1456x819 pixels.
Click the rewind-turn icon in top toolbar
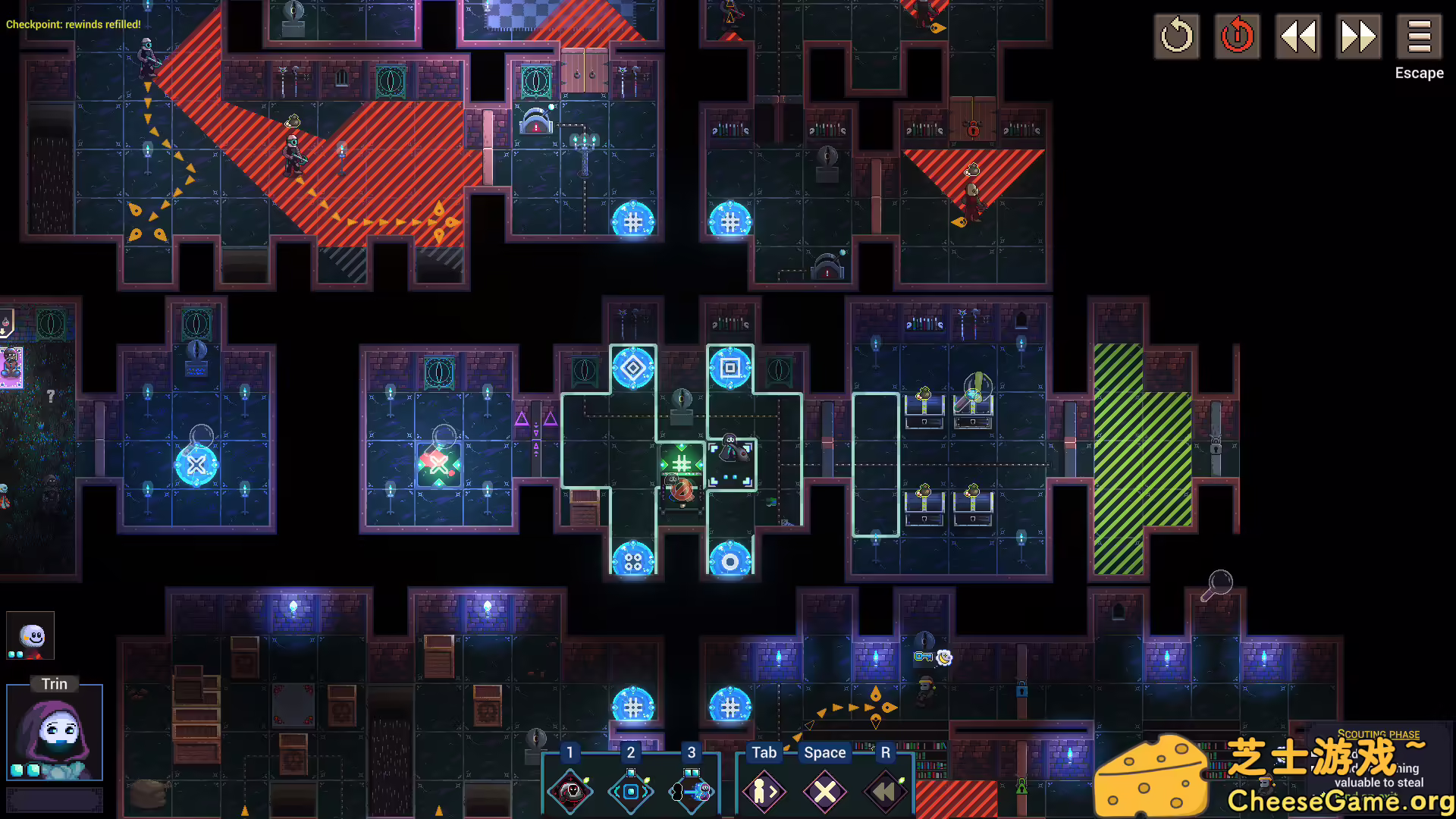(x=1176, y=36)
